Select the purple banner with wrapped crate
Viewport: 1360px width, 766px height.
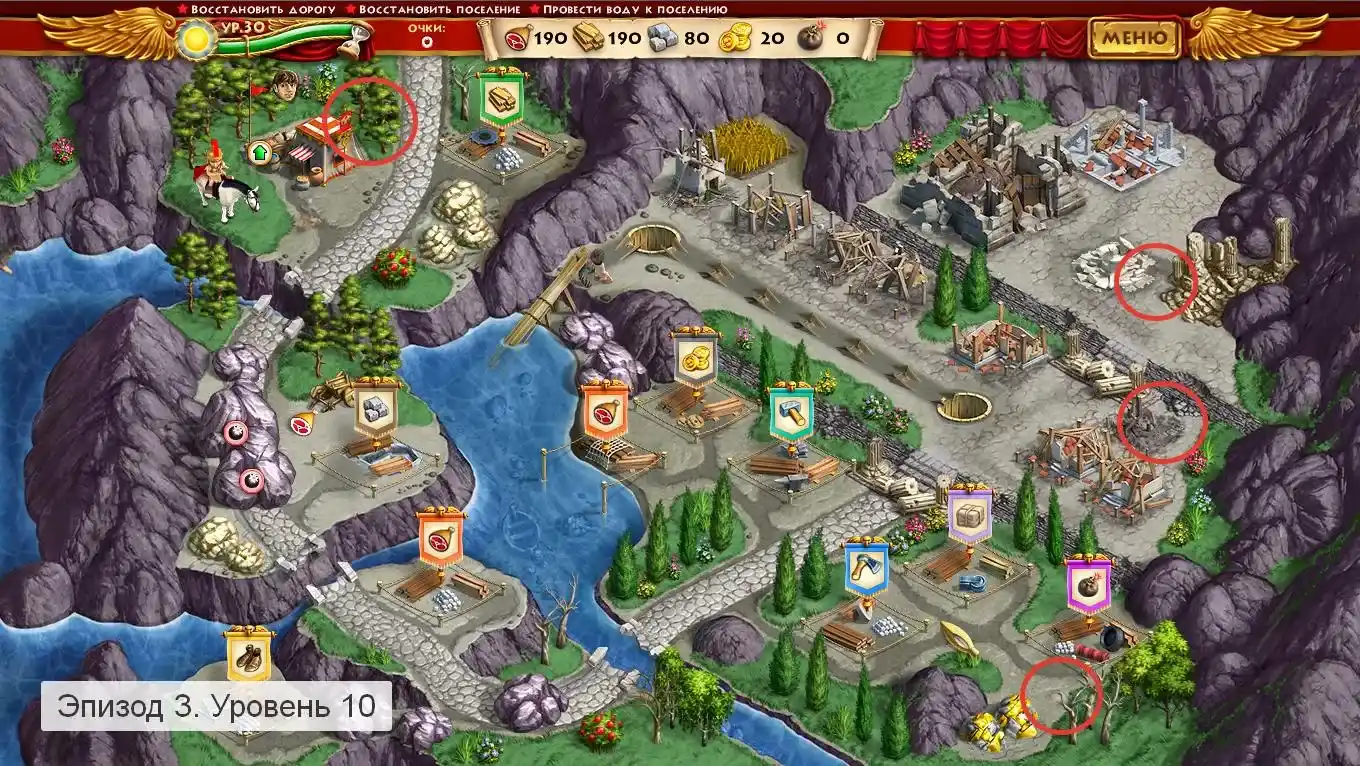[x=969, y=514]
